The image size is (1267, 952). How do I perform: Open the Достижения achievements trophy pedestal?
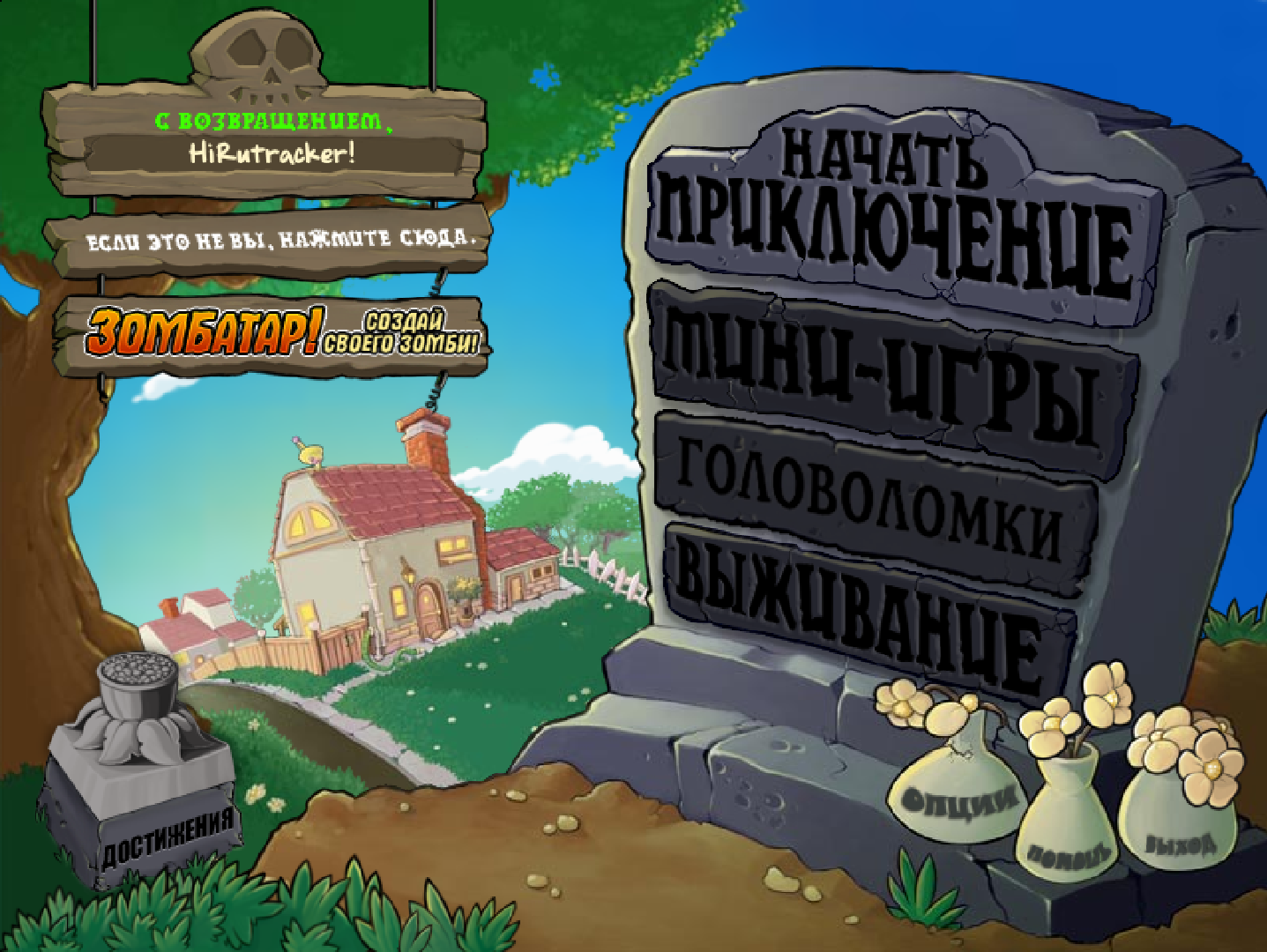[141, 776]
